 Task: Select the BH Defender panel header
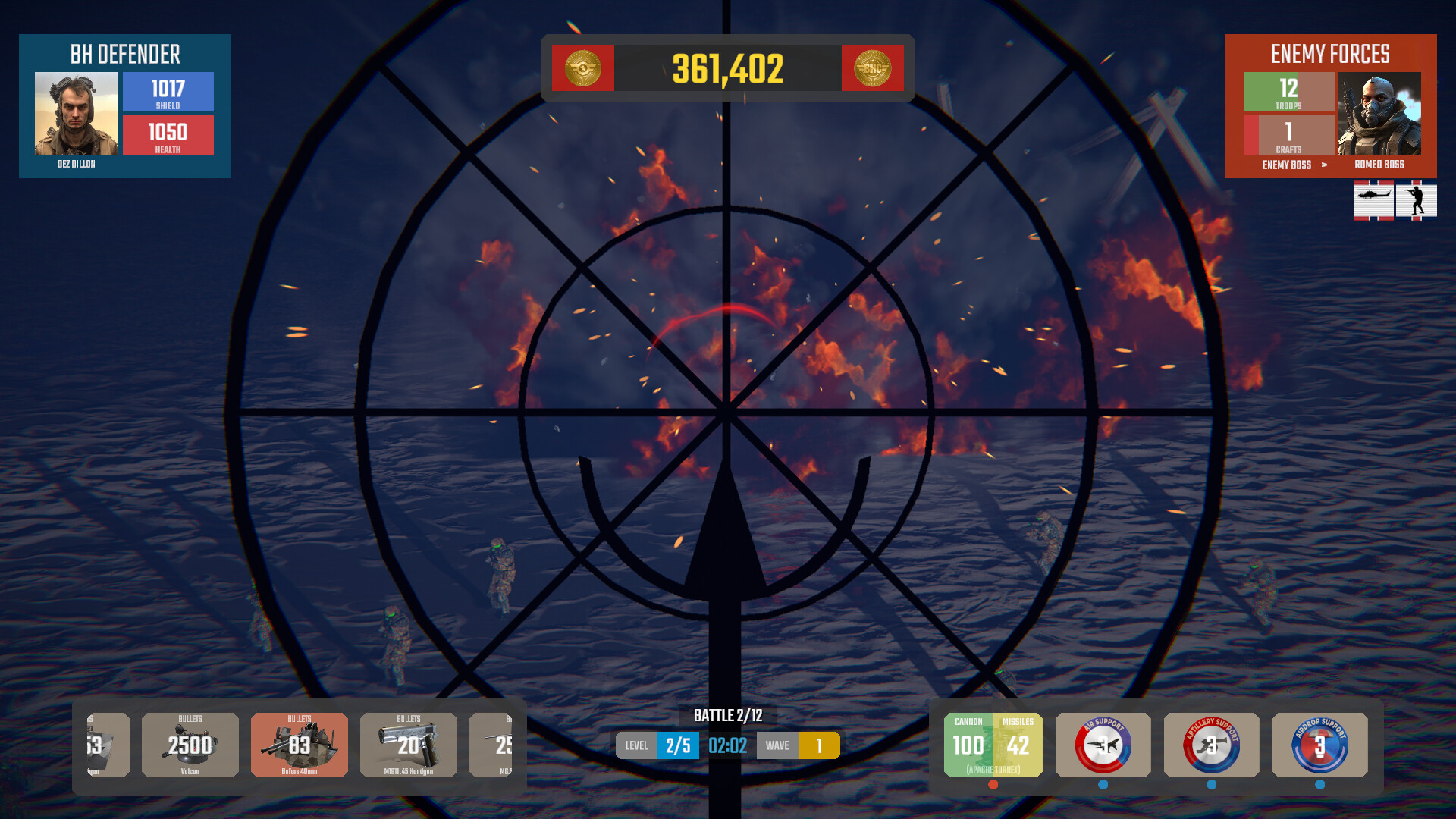(x=124, y=54)
